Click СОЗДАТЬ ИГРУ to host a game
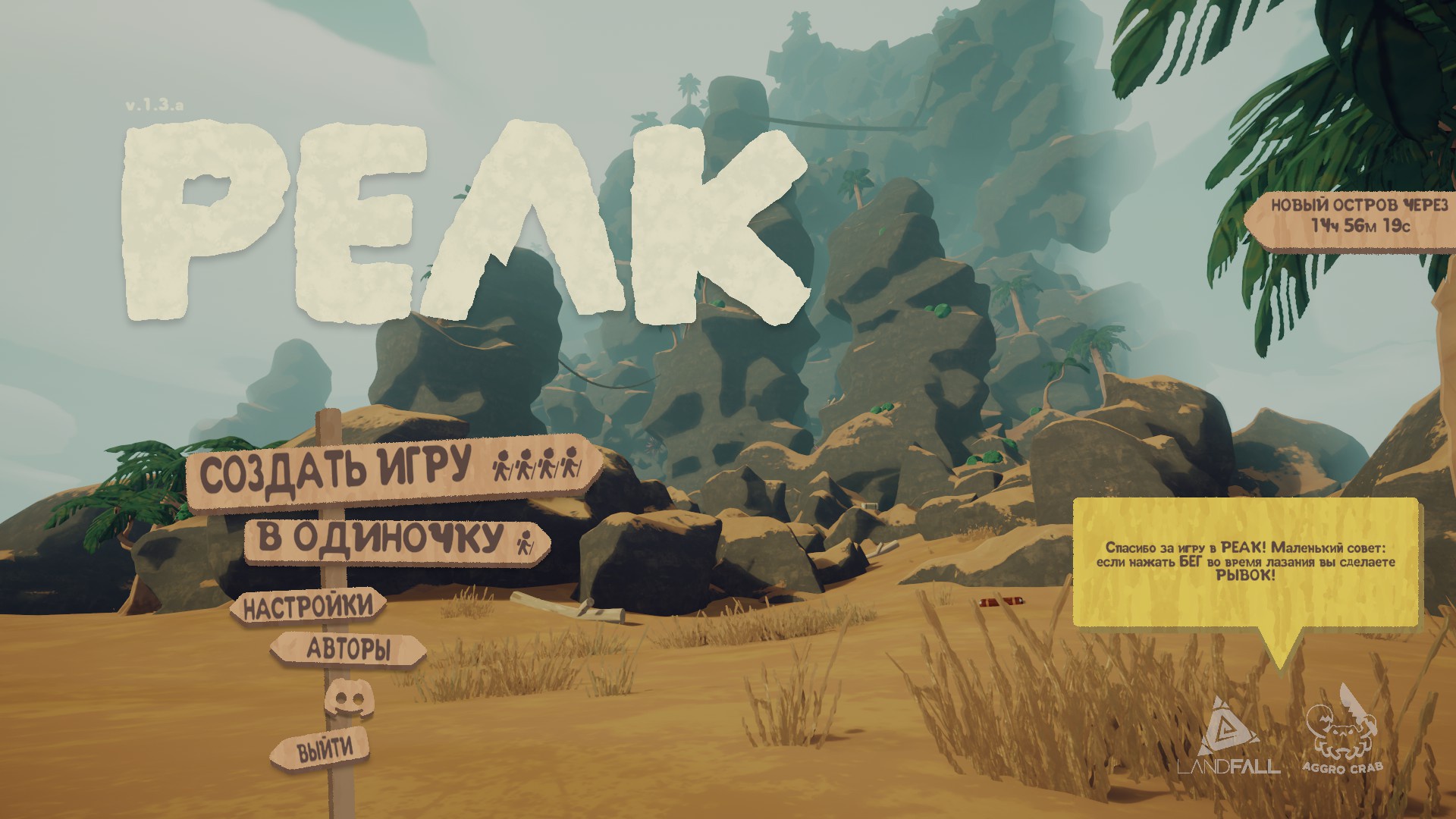This screenshot has height=819, width=1456. [x=334, y=466]
